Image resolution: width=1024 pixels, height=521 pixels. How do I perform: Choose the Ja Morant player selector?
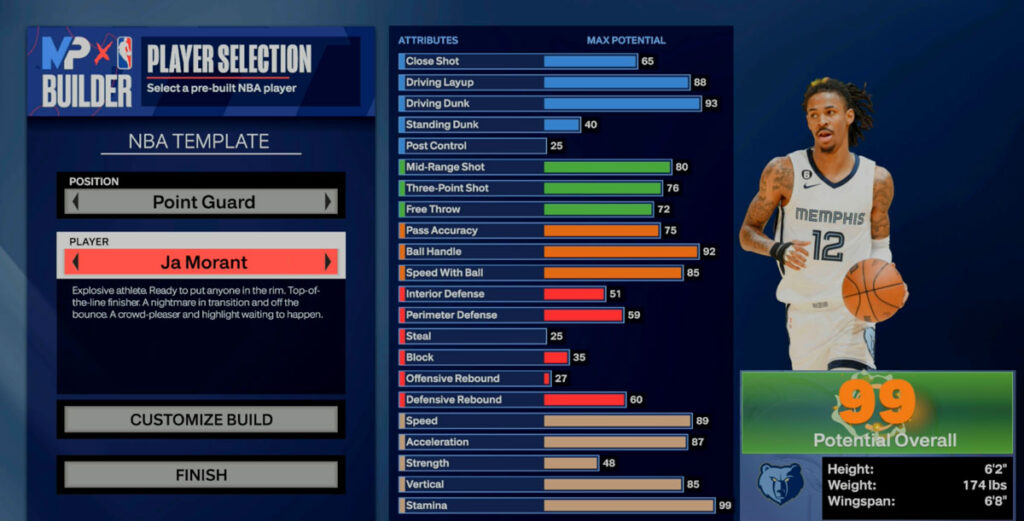pos(202,263)
